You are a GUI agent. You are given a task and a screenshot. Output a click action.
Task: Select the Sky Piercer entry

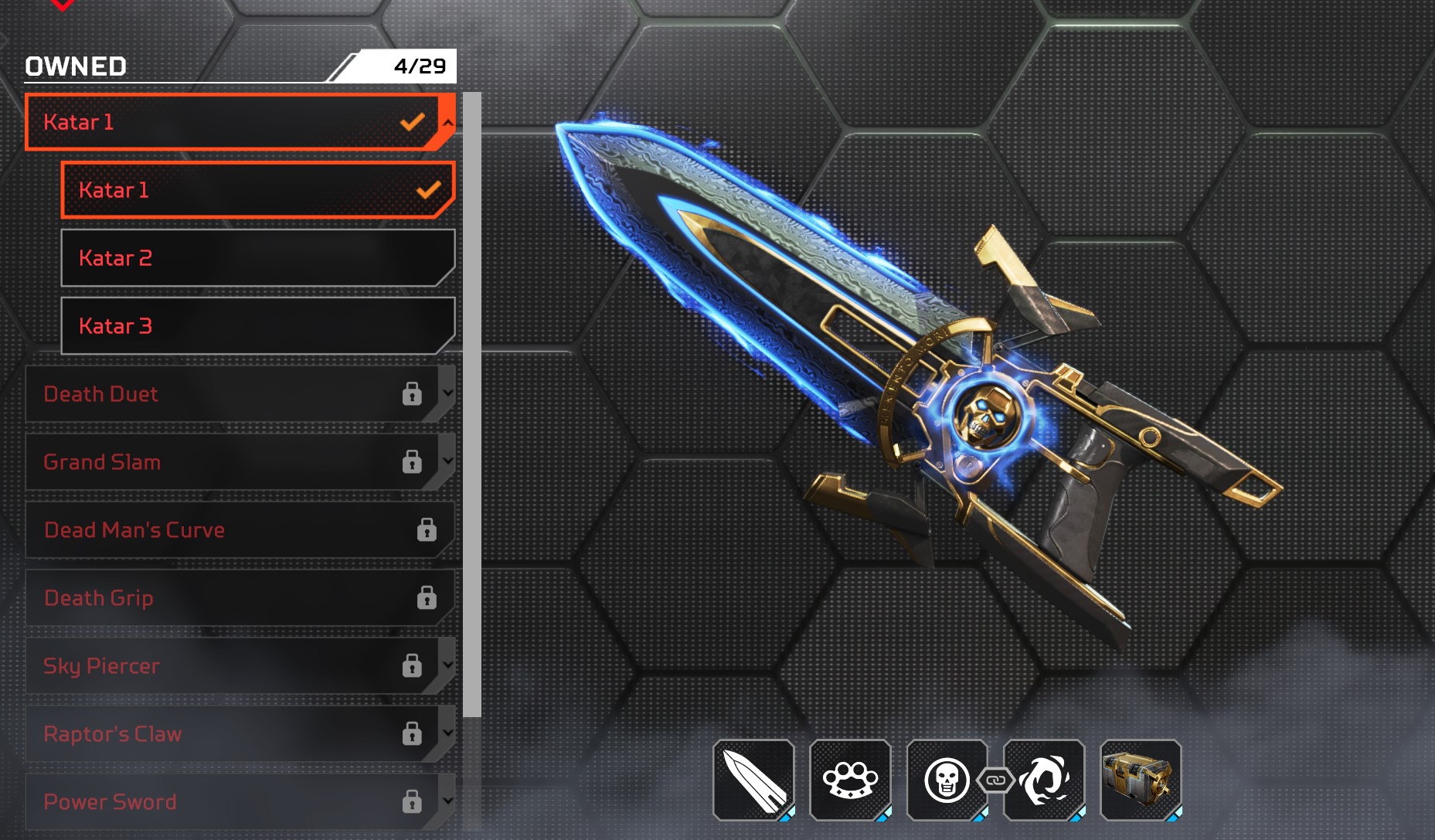(x=224, y=666)
